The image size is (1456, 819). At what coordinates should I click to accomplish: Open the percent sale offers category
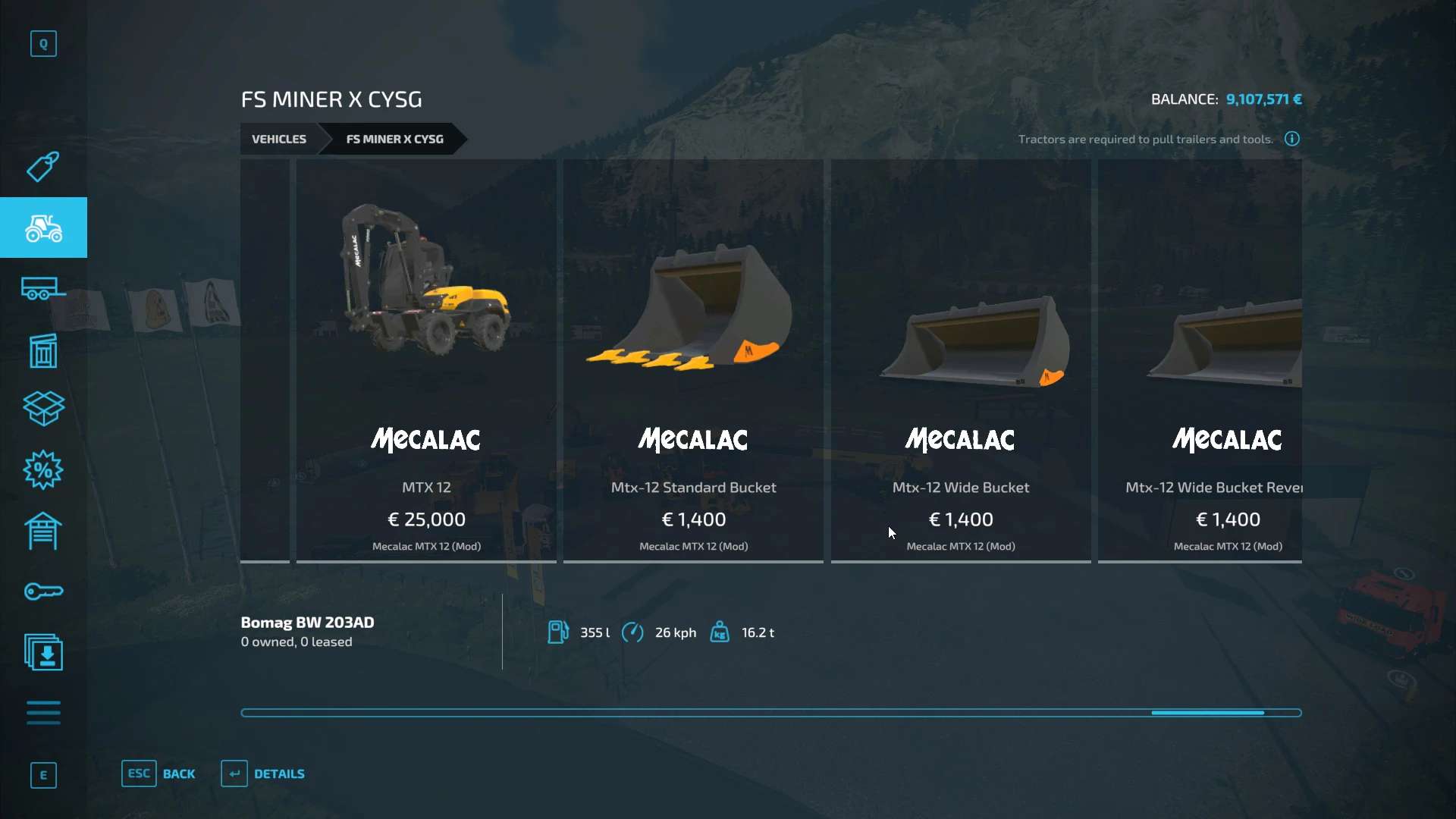coord(43,470)
